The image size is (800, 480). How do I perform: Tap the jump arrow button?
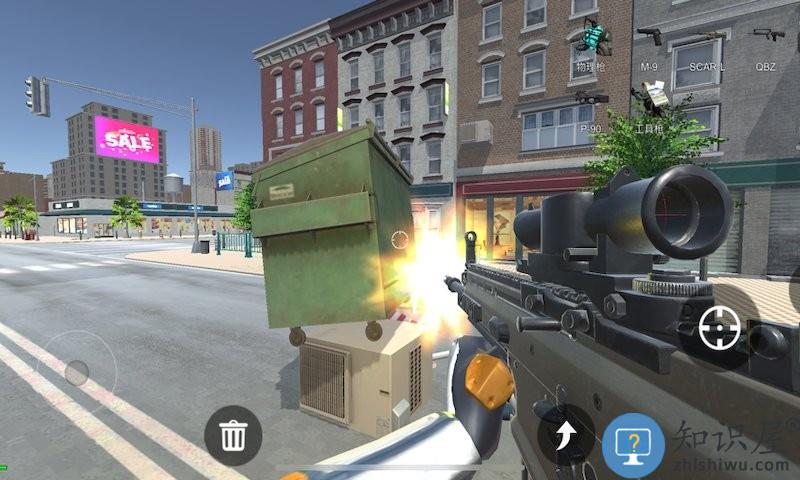tap(565, 435)
